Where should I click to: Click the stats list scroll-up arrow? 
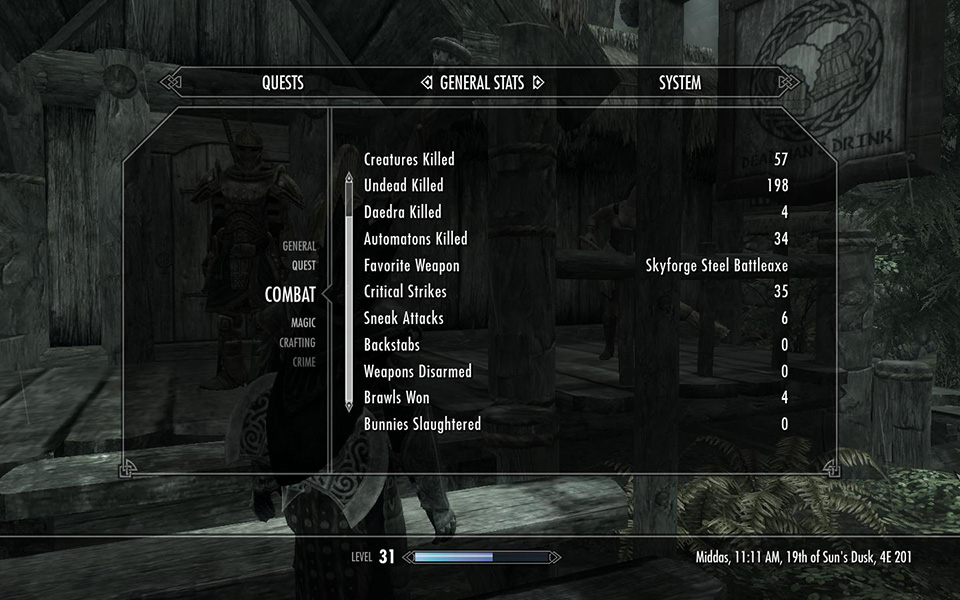pos(348,179)
